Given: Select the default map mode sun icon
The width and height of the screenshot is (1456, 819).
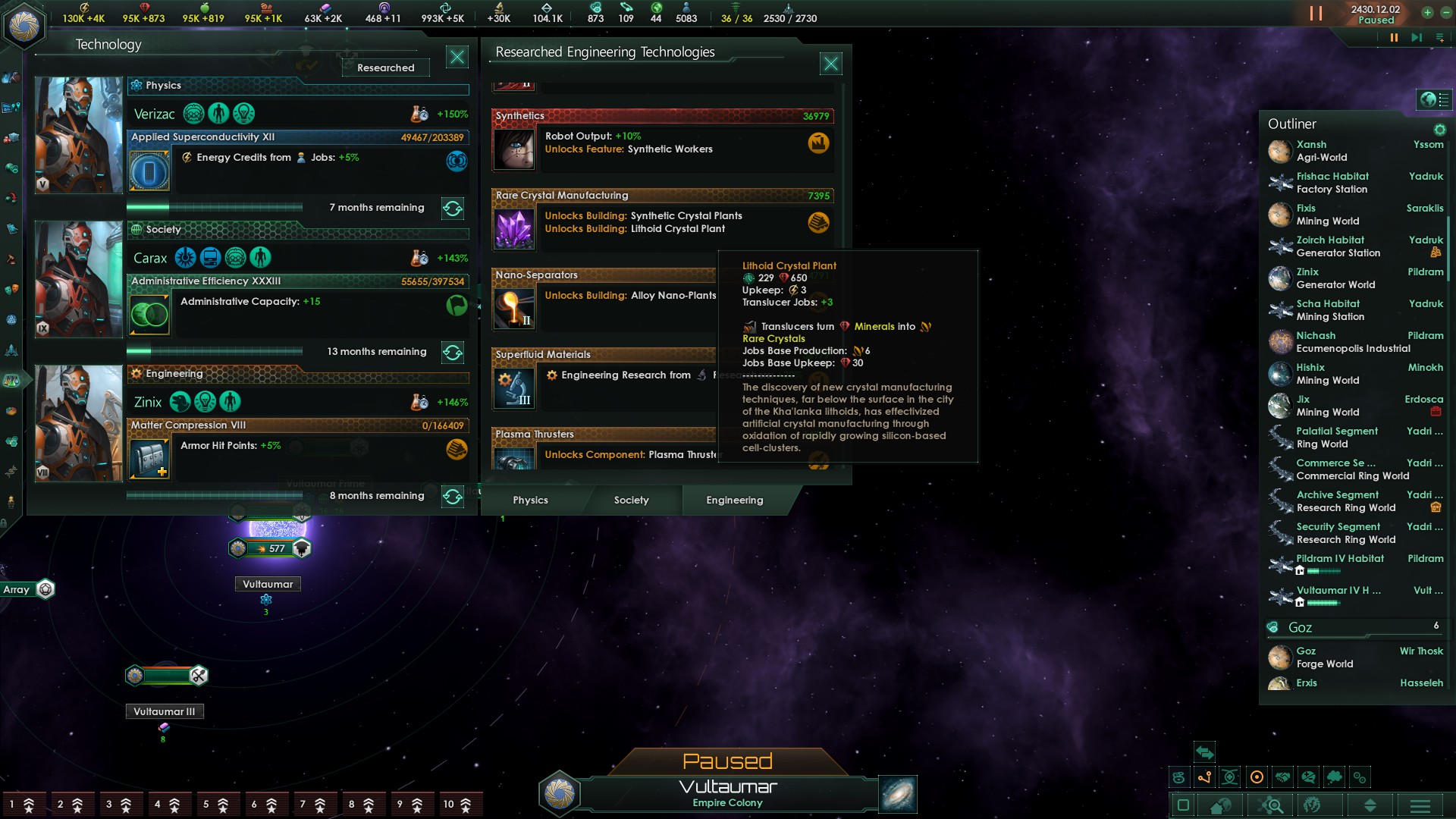Looking at the screenshot, I should tap(1257, 777).
